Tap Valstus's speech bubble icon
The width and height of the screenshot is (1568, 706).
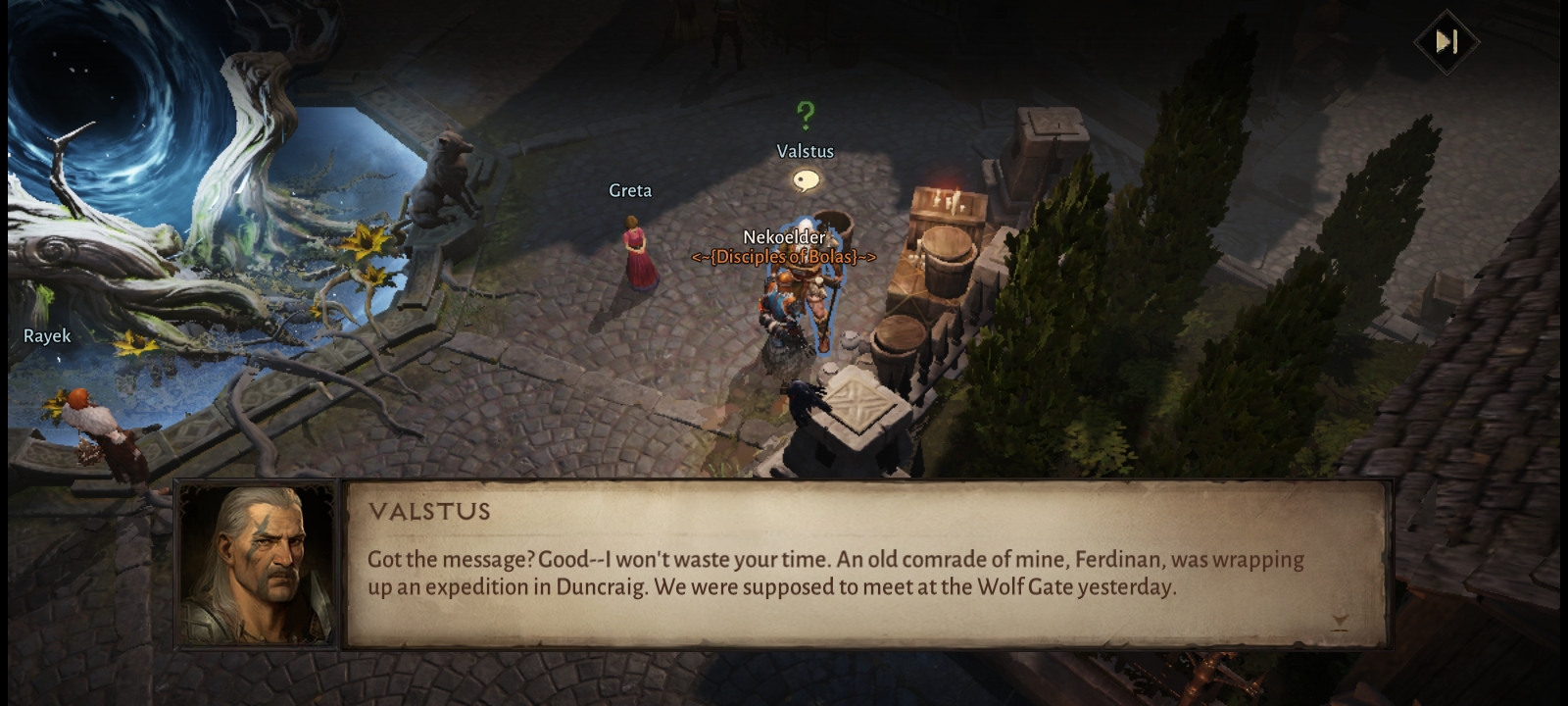[x=806, y=180]
